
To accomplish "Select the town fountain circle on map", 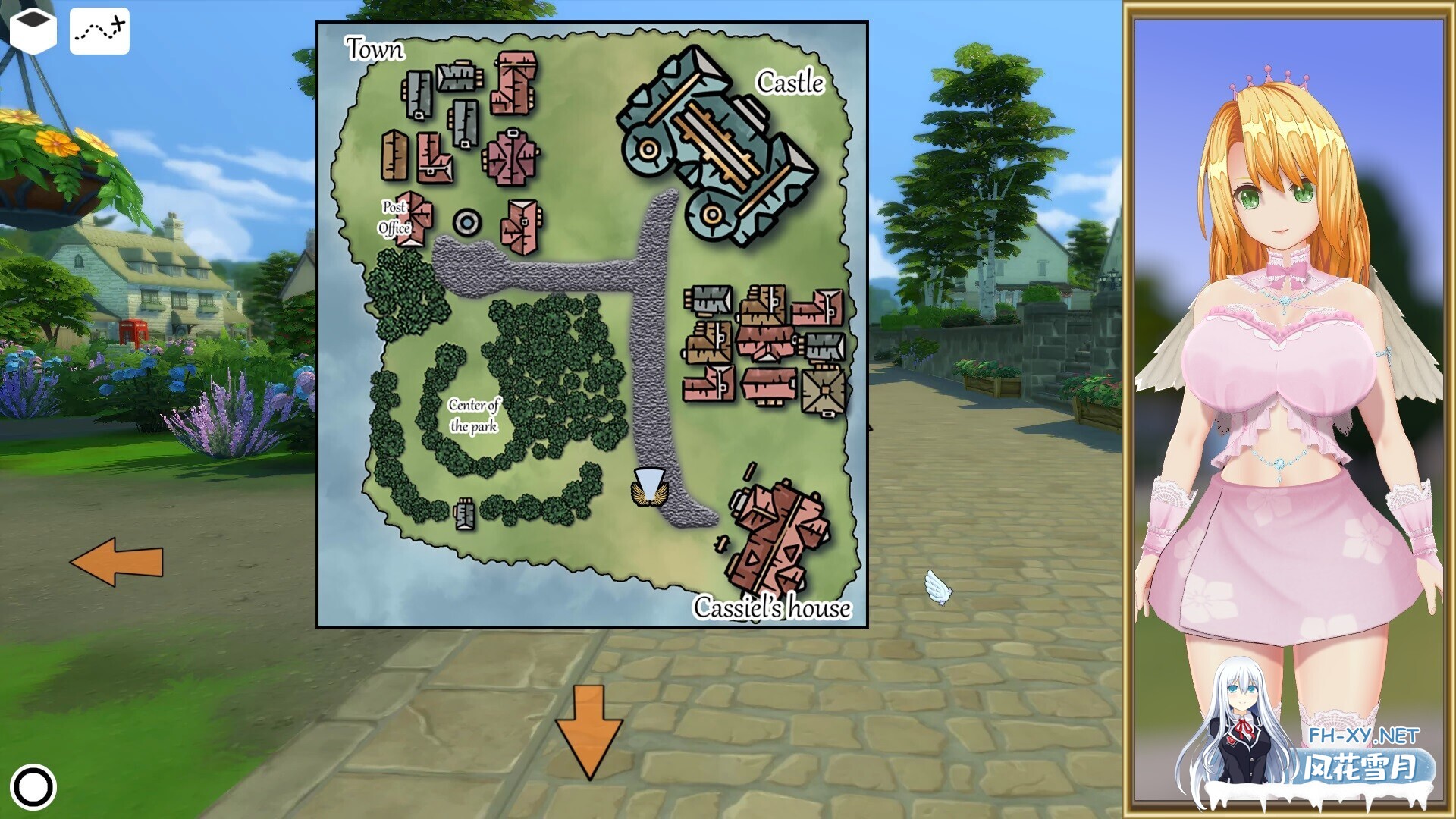I will coord(467,222).
